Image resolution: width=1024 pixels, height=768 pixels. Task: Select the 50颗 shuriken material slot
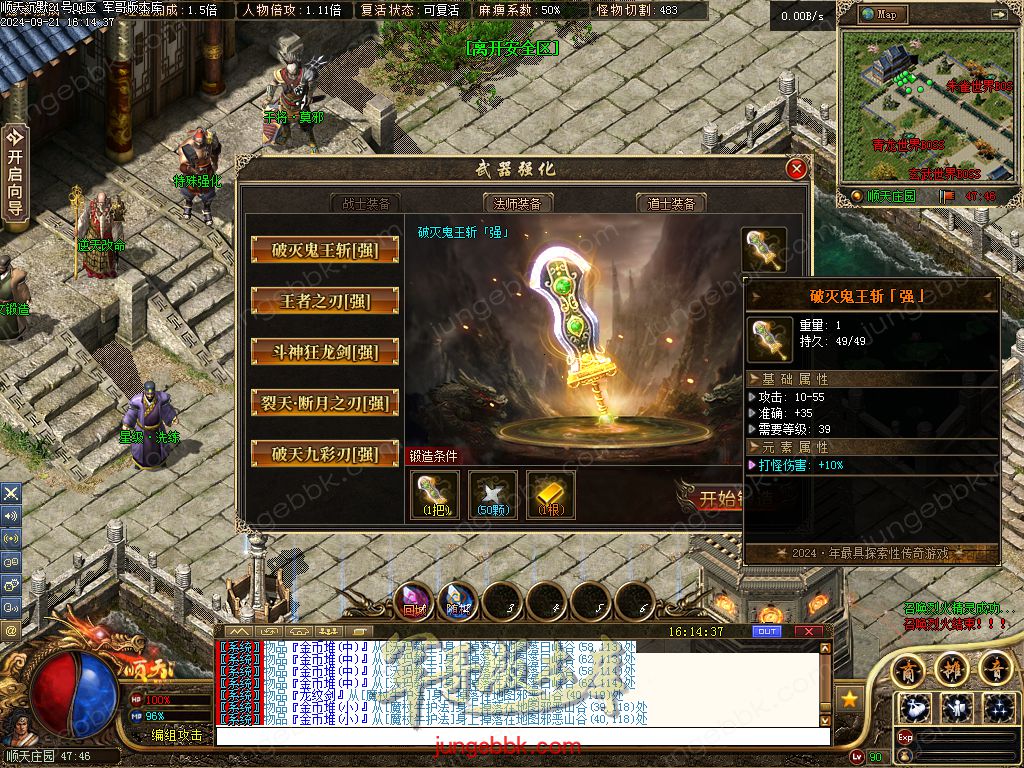click(493, 495)
